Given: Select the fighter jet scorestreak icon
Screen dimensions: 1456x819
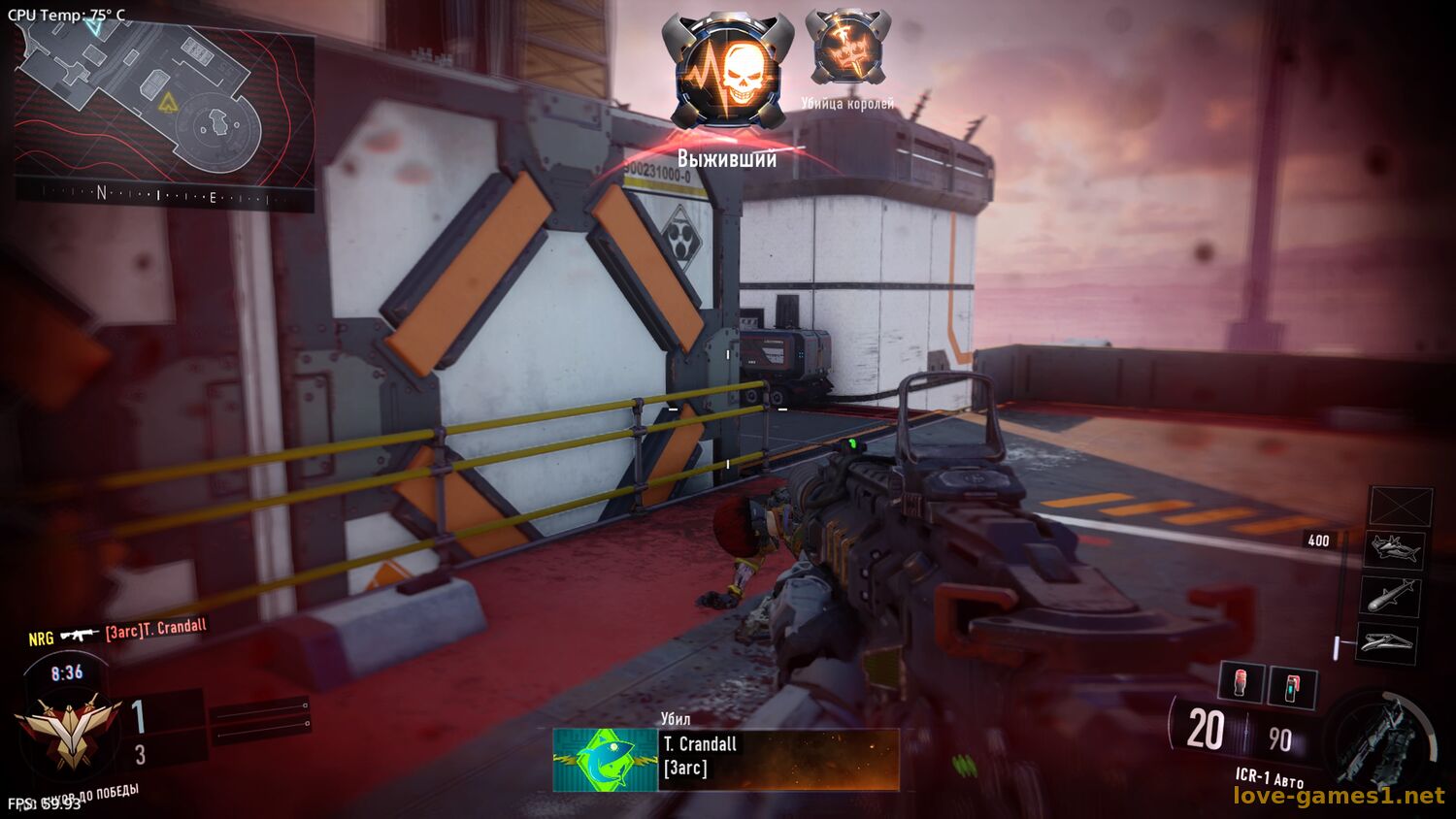Looking at the screenshot, I should coord(1395,551).
